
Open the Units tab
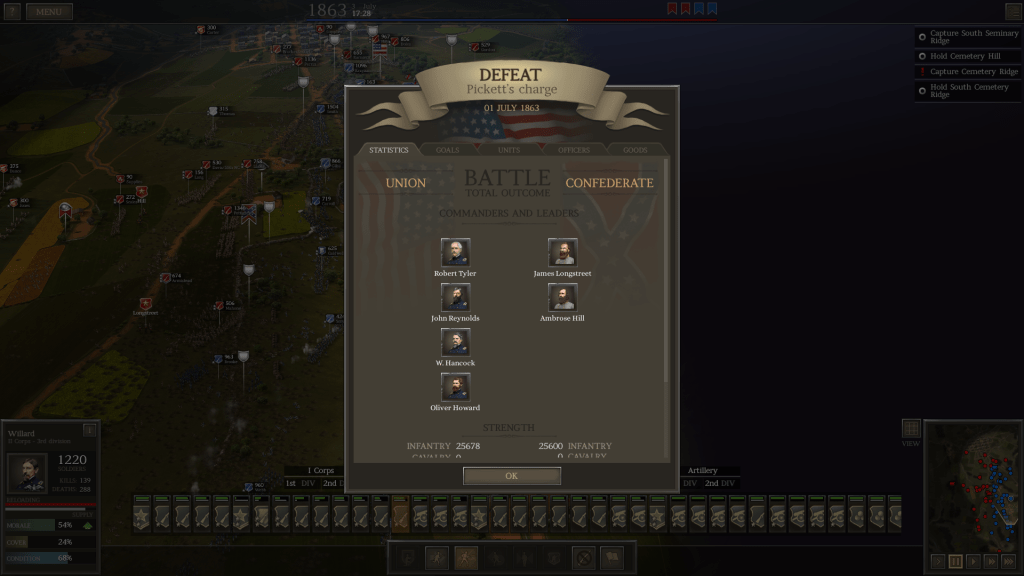[509, 150]
